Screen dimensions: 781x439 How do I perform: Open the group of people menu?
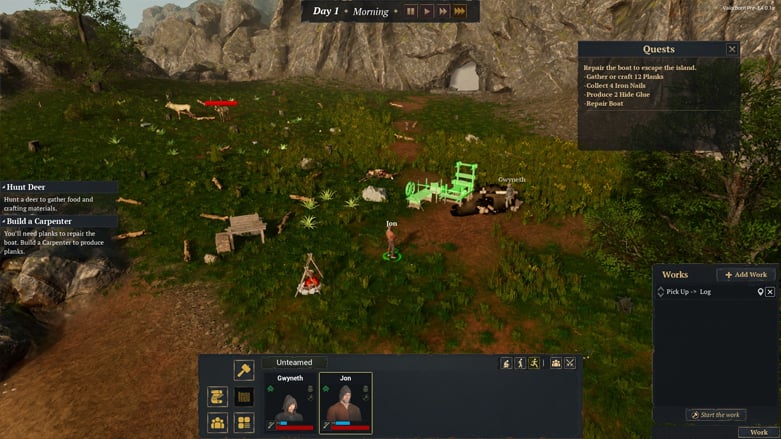pyautogui.click(x=555, y=363)
